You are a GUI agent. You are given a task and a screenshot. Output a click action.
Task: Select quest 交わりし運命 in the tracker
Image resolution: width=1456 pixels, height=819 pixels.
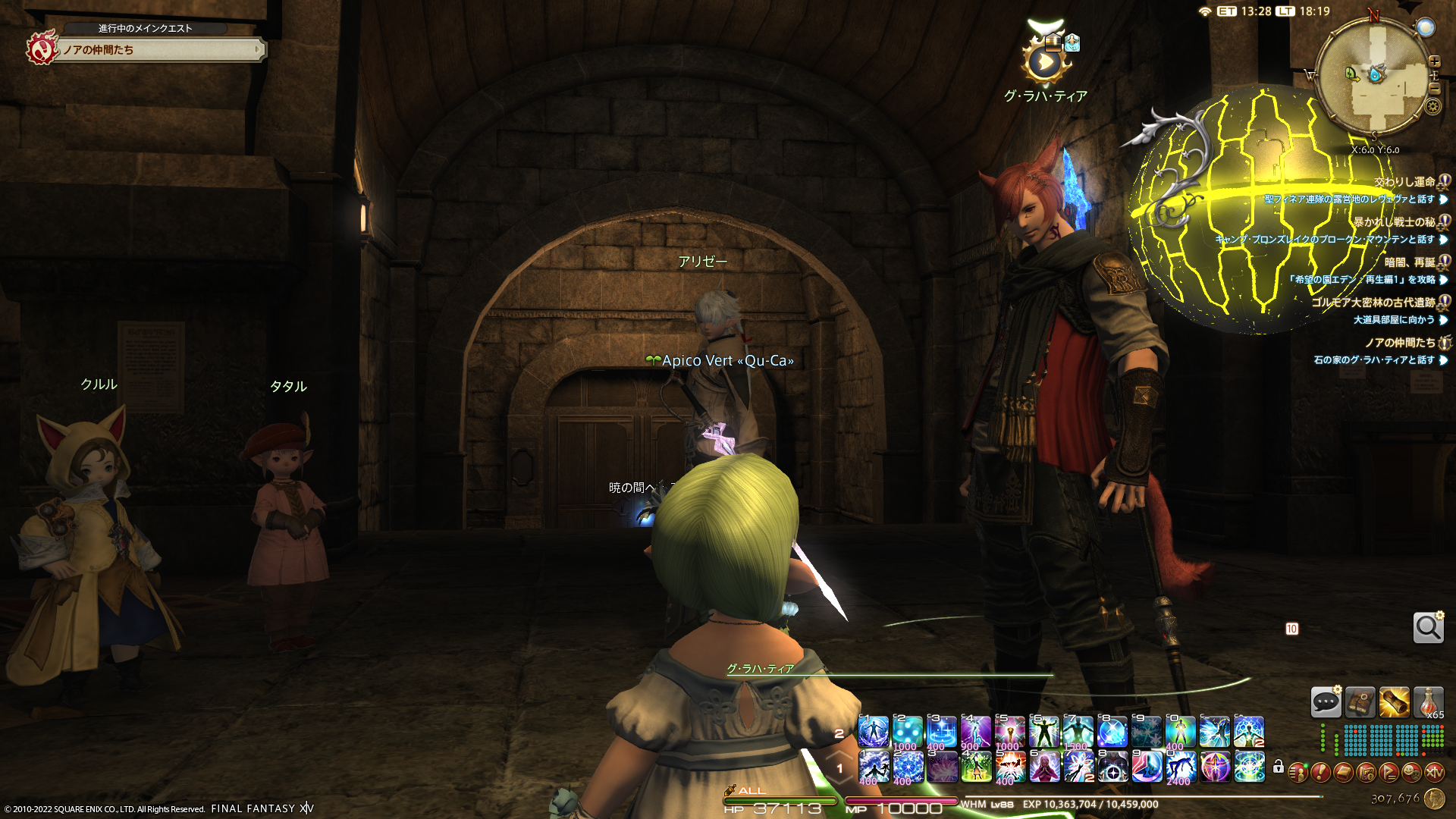coord(1404,182)
